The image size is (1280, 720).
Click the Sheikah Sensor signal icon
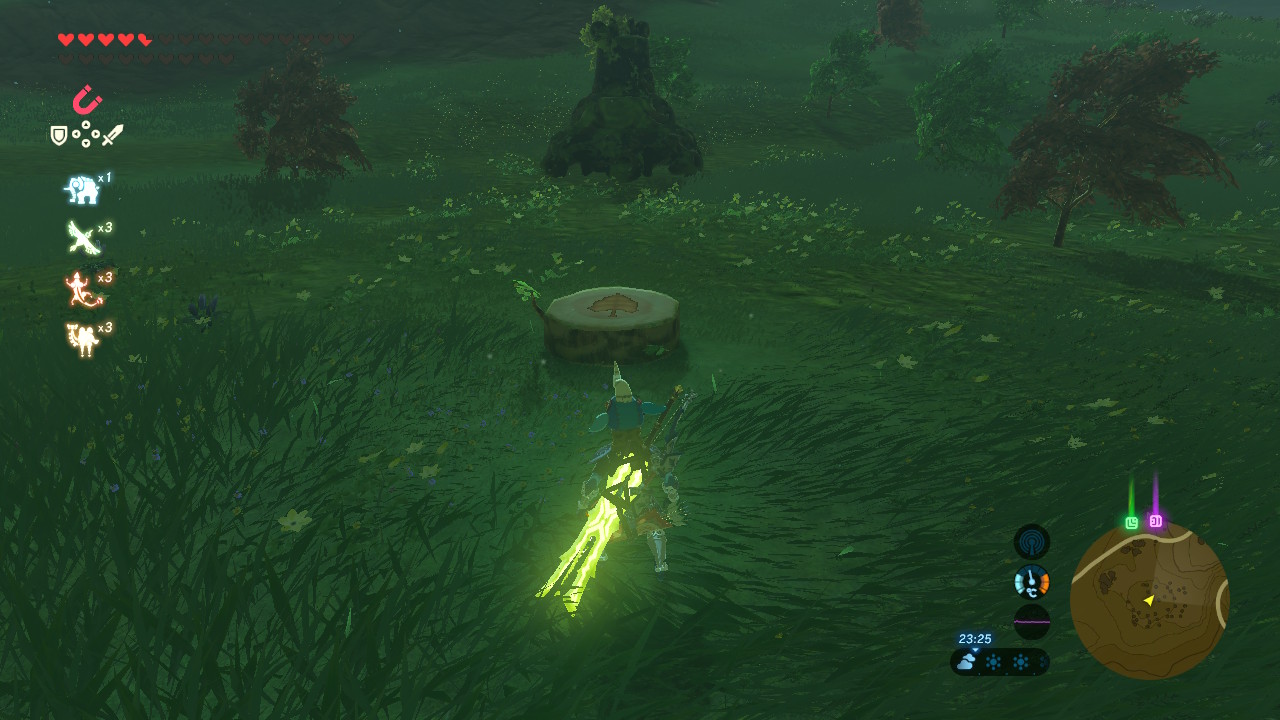click(x=1031, y=542)
